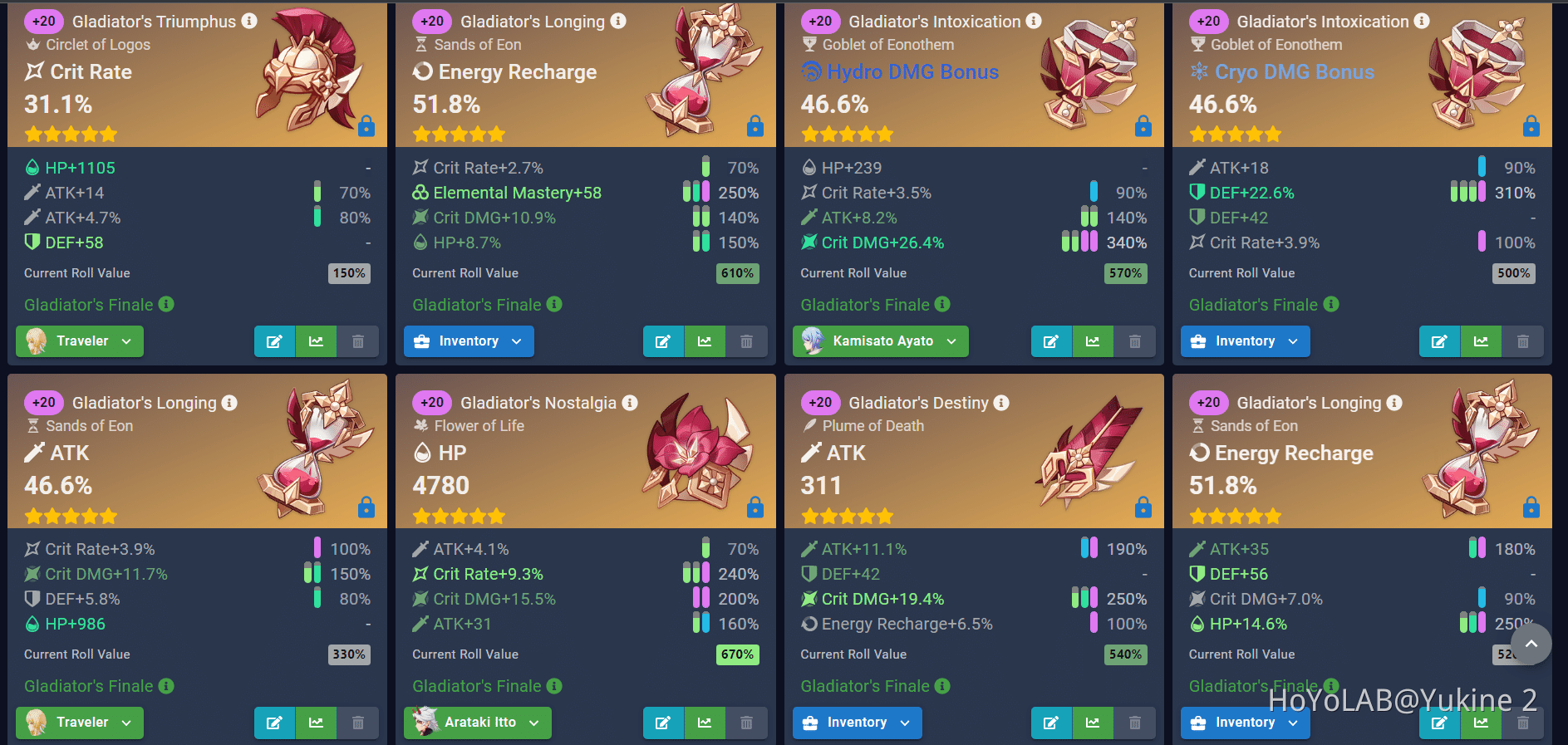Viewport: 1568px width, 745px height.
Task: Edit the Gladiator's Triumphus artifact
Action: tap(275, 341)
